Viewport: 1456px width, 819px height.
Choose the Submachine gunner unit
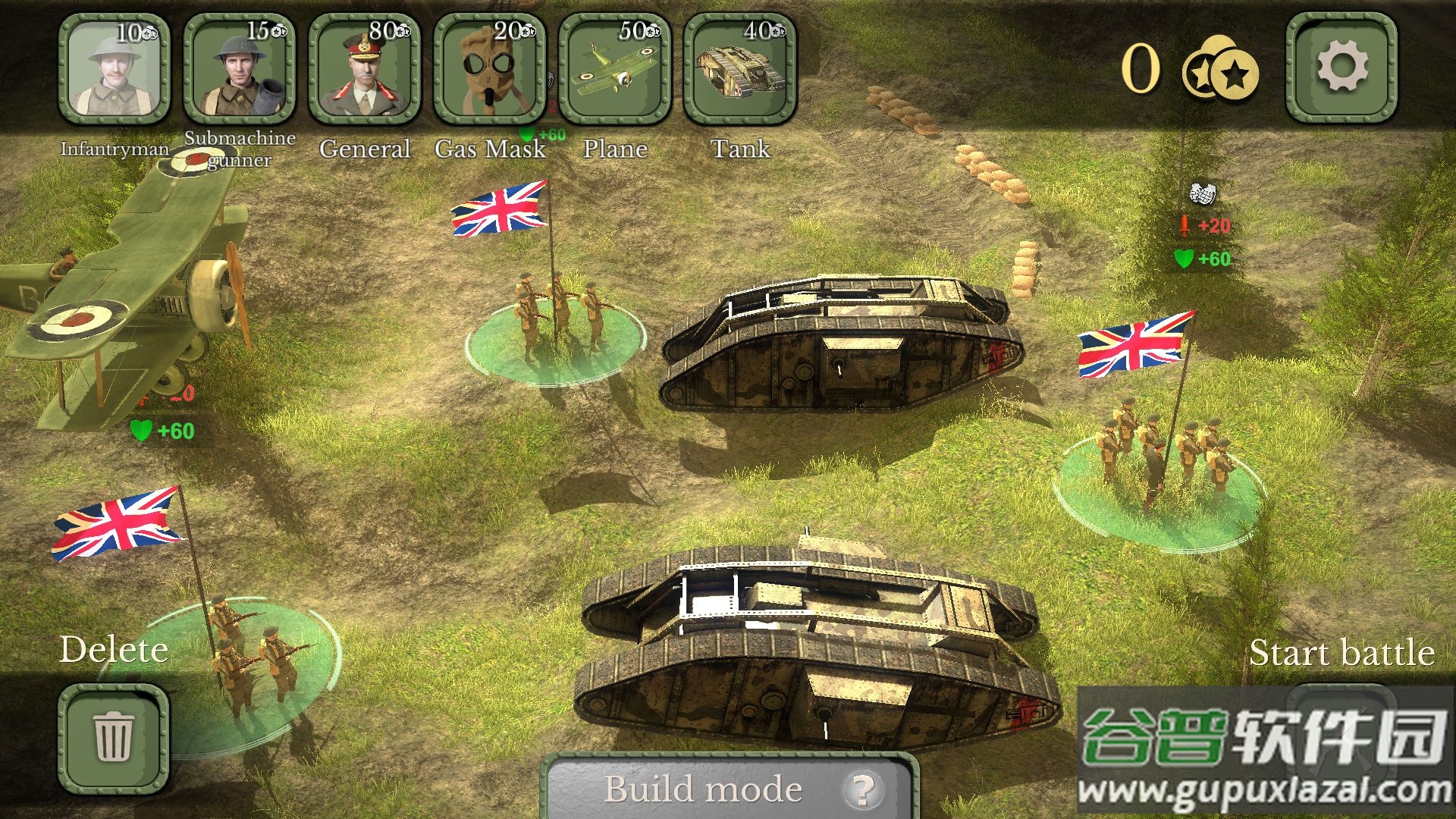[239, 70]
